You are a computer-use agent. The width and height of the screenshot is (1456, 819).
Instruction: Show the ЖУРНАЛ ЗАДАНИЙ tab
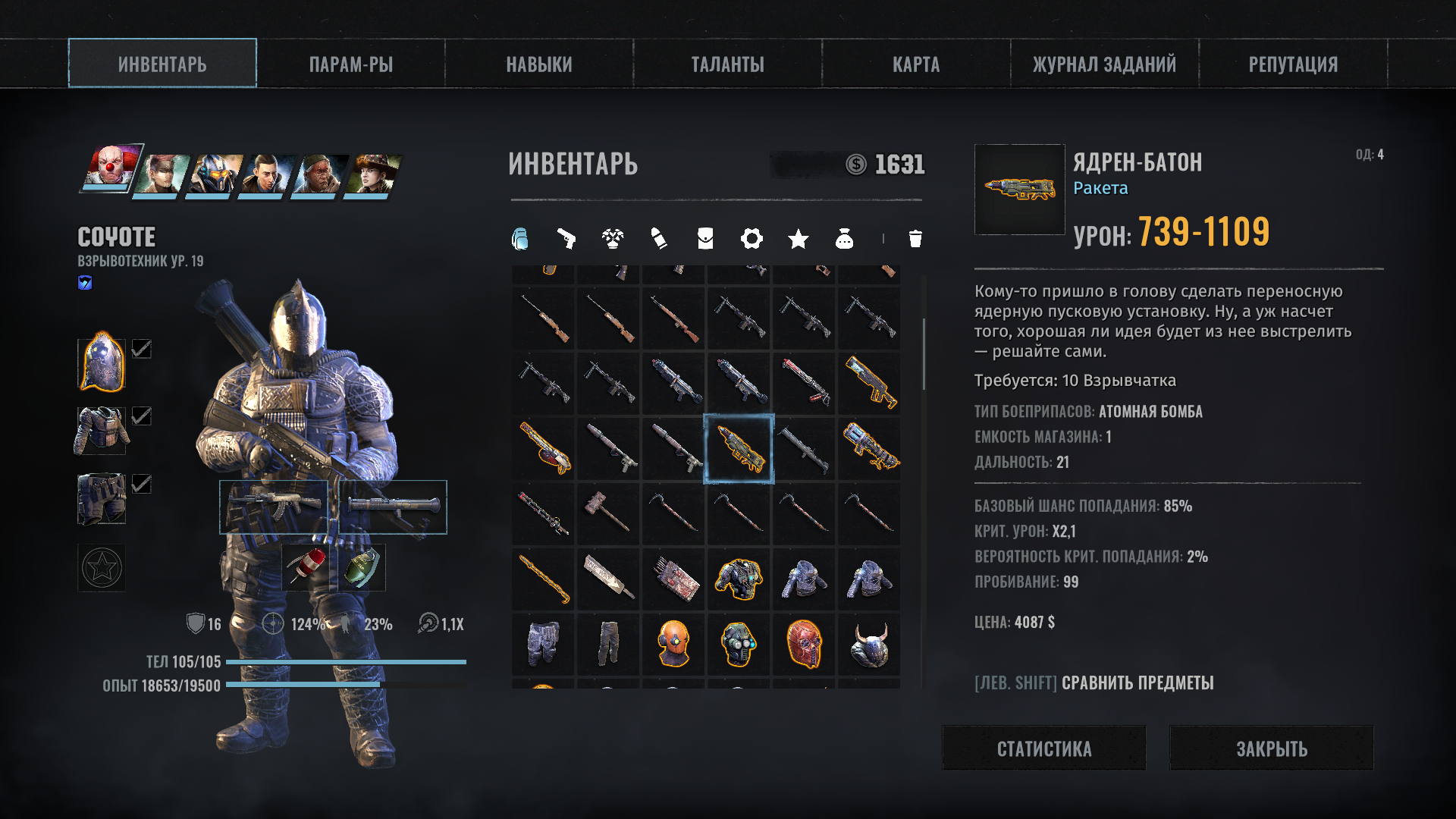coord(1104,64)
